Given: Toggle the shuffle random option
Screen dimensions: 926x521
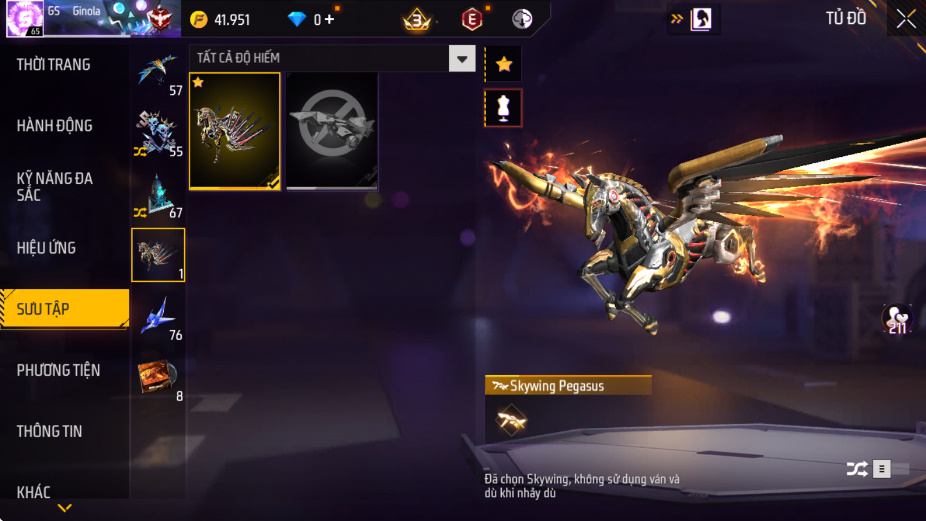Looking at the screenshot, I should click(857, 468).
